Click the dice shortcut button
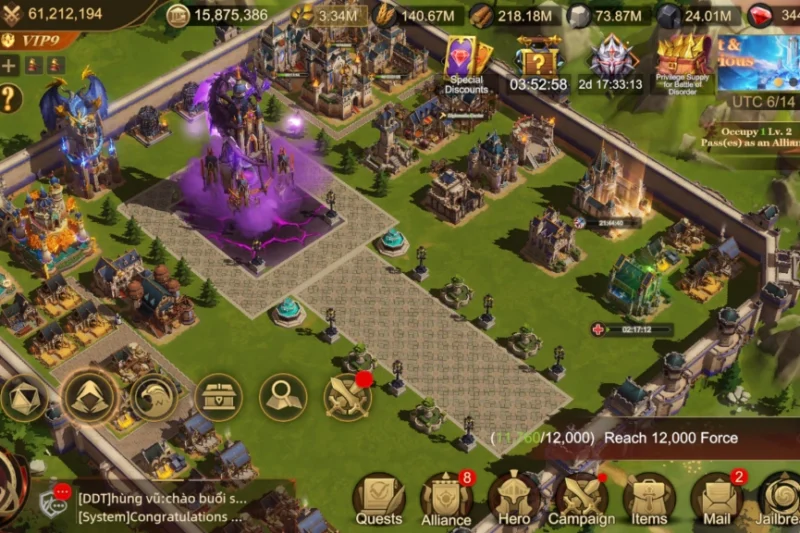 click(x=24, y=397)
